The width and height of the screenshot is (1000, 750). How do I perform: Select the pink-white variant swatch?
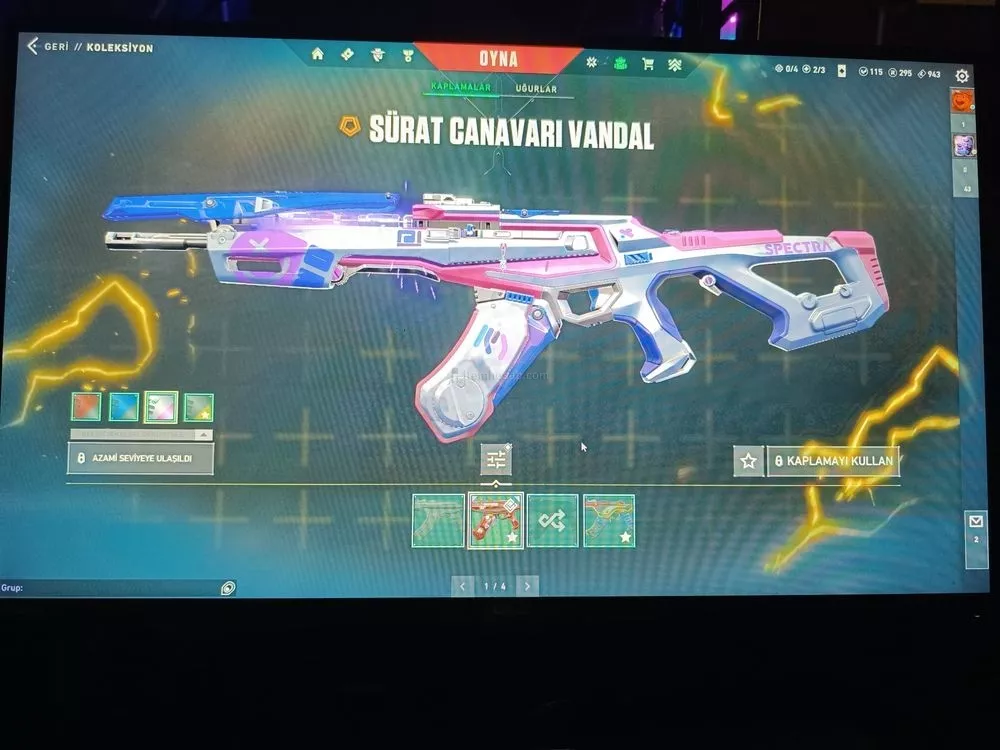pos(161,407)
